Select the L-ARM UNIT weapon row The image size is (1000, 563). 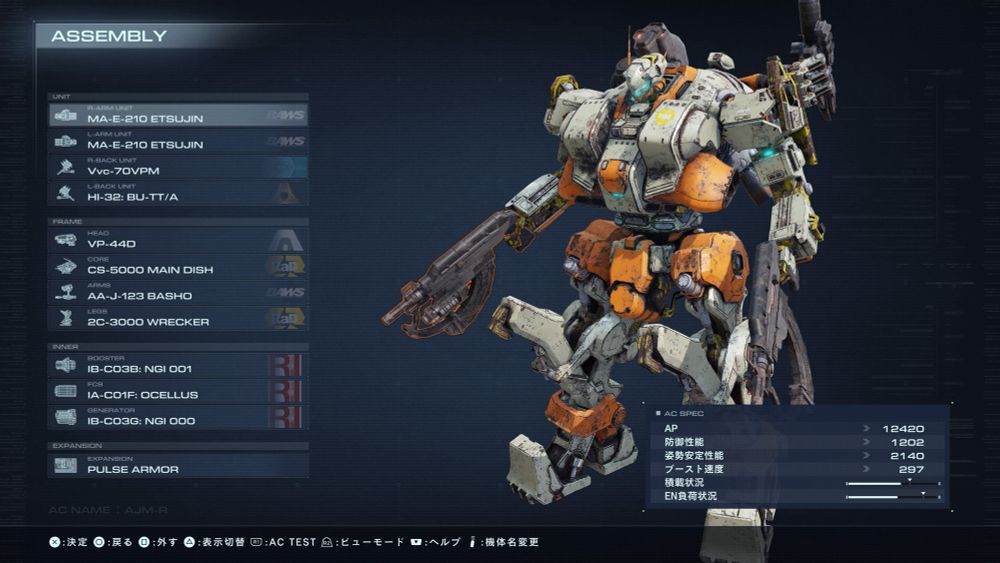[x=178, y=141]
